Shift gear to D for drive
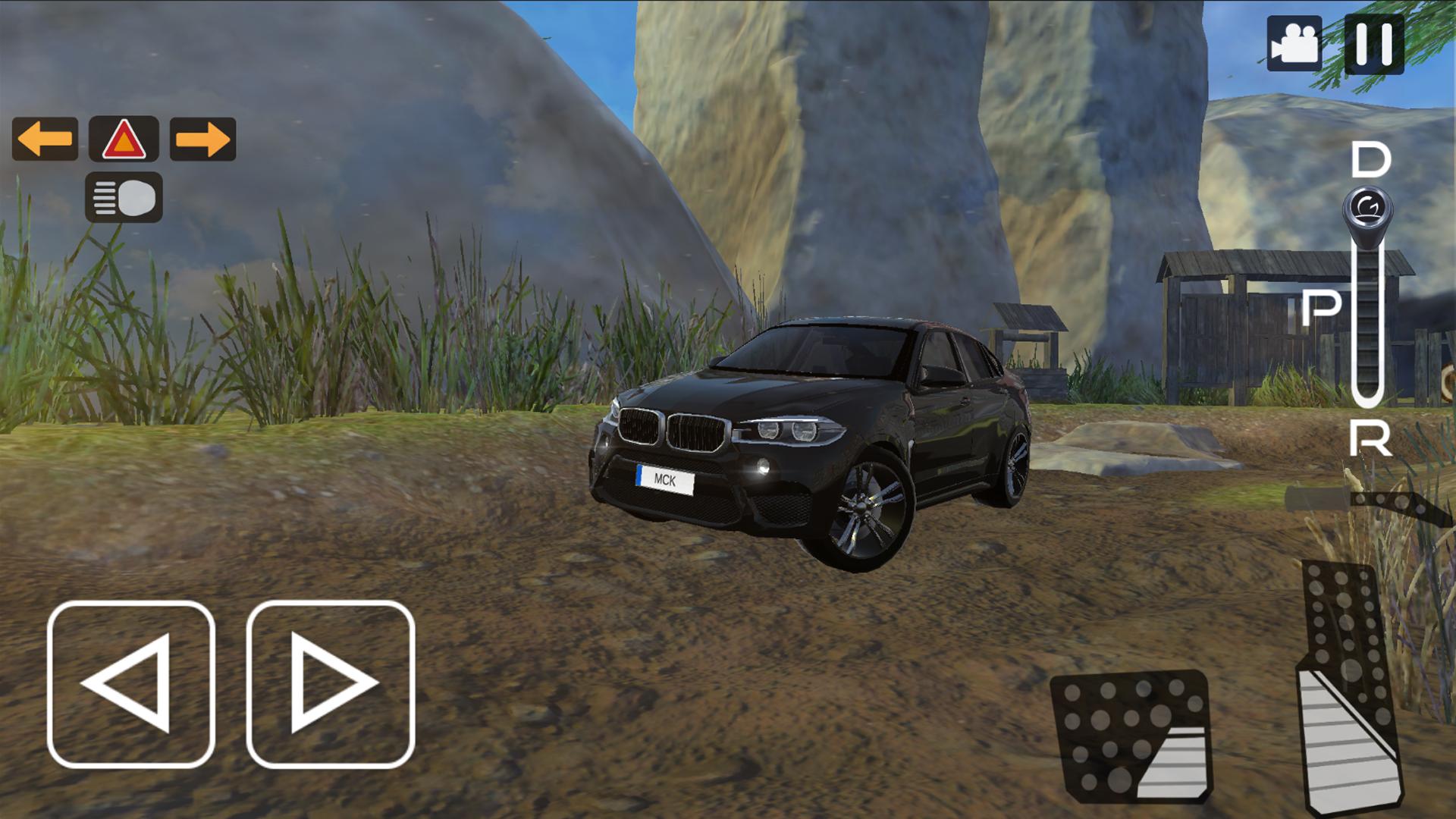 pos(1370,161)
